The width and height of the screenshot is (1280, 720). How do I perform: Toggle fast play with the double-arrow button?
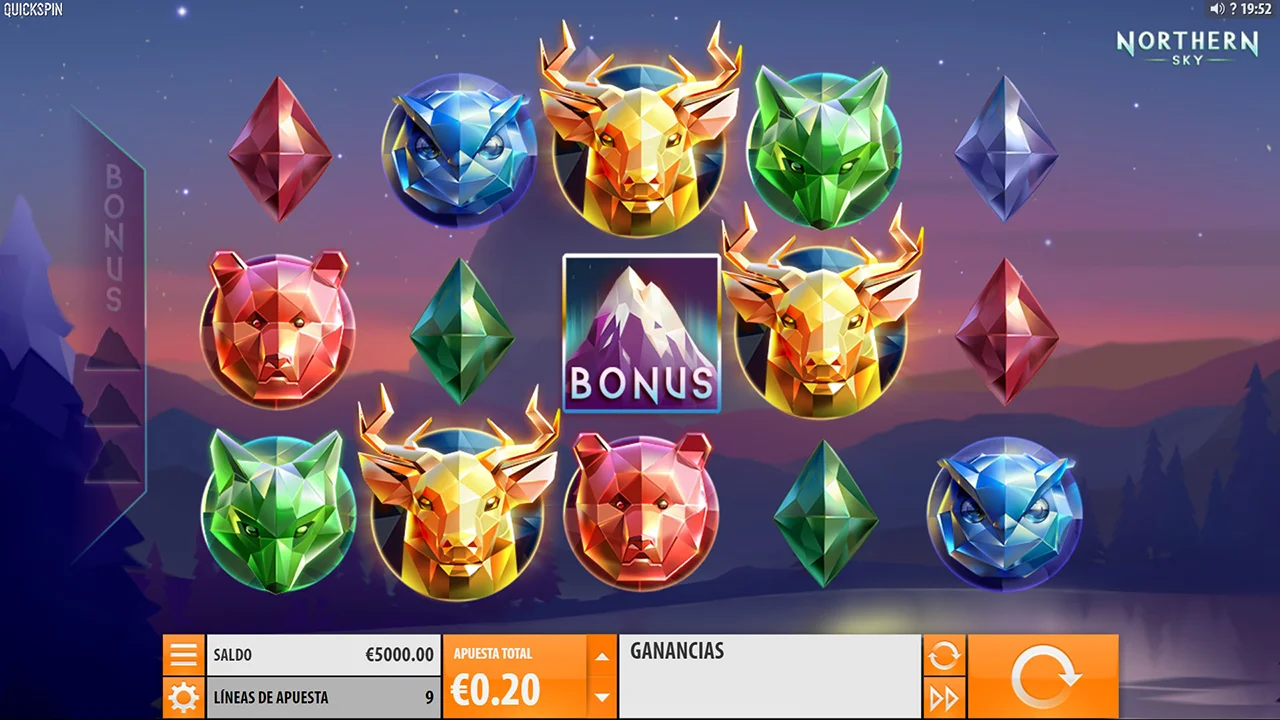[944, 697]
